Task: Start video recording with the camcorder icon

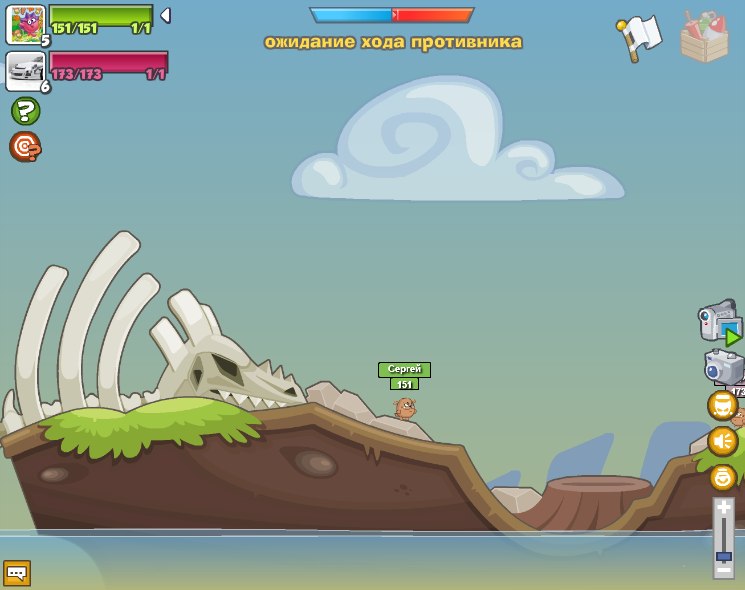Action: tap(719, 322)
